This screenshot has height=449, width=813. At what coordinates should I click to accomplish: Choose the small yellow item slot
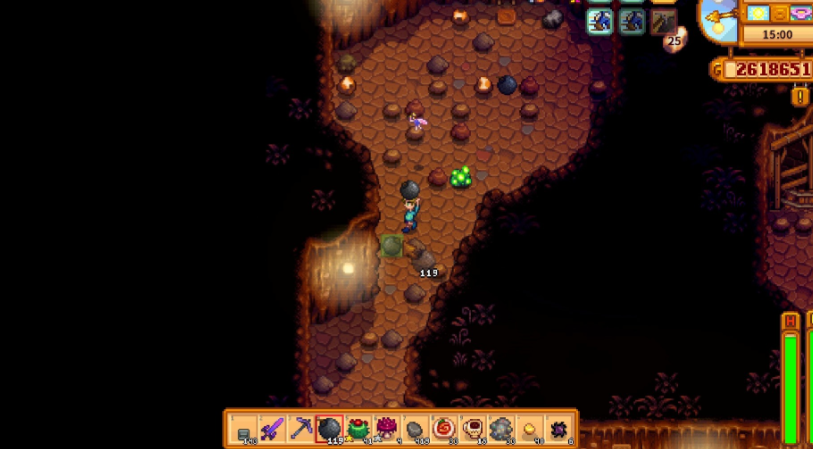(x=530, y=430)
